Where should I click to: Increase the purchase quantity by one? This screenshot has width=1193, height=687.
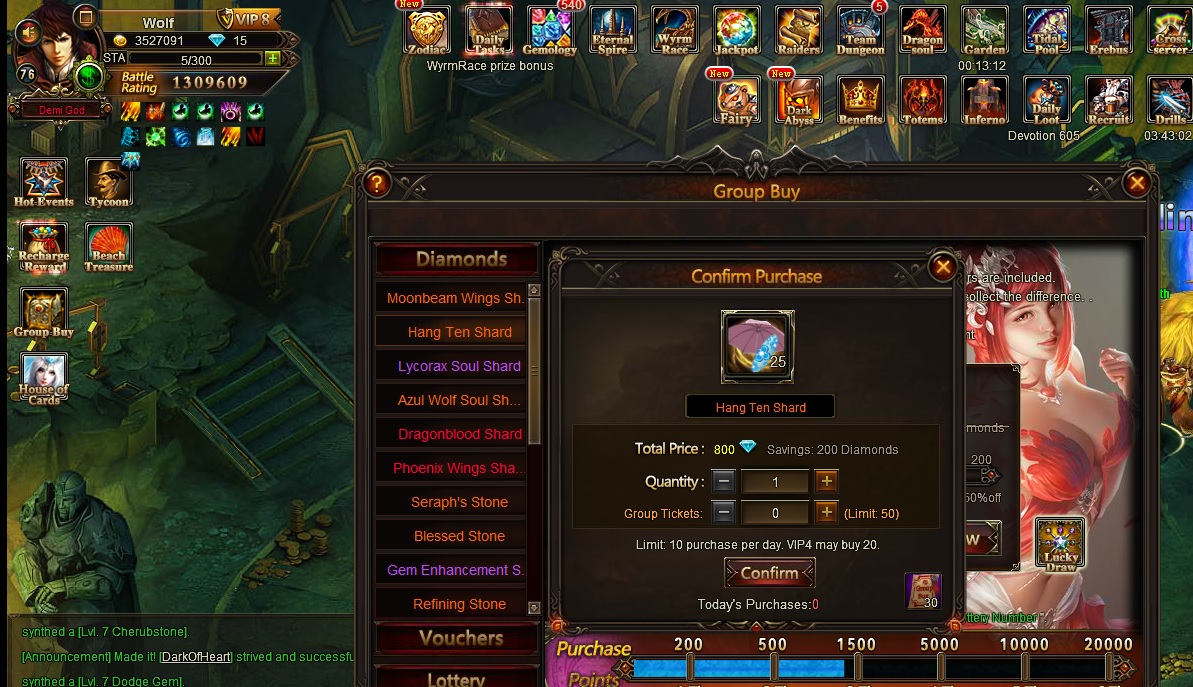[826, 481]
